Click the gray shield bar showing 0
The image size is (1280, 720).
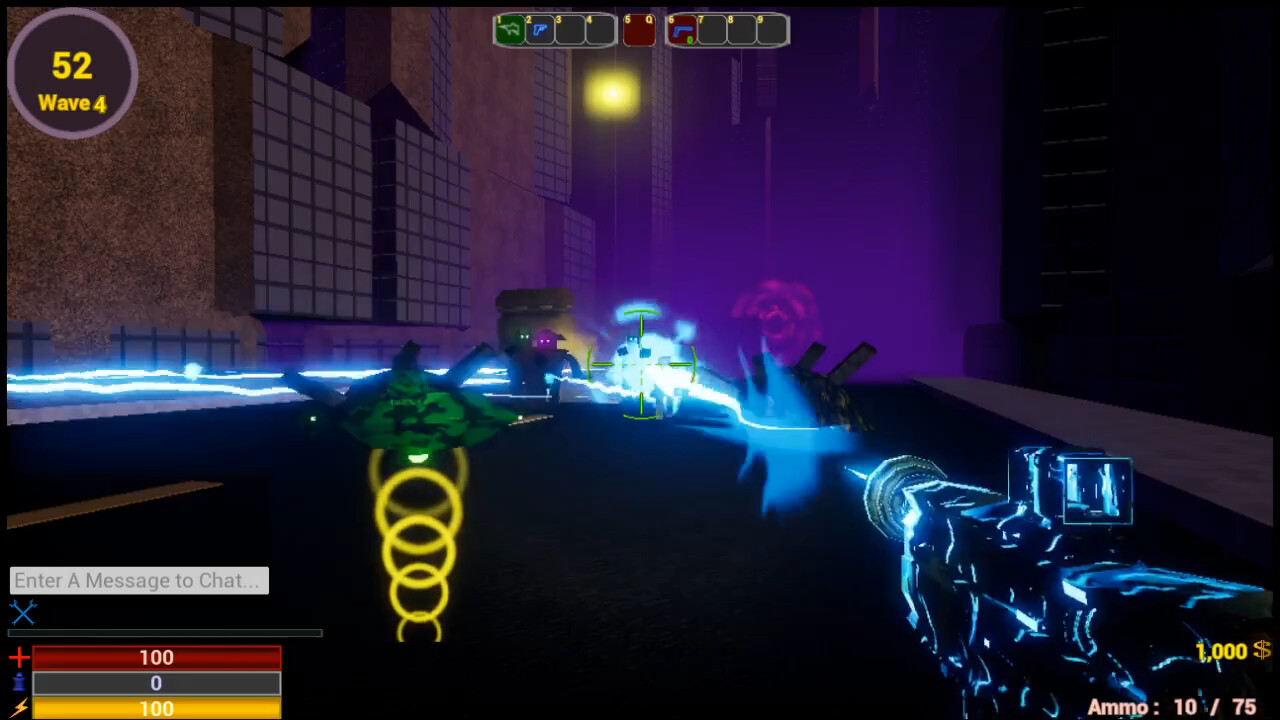click(x=155, y=683)
